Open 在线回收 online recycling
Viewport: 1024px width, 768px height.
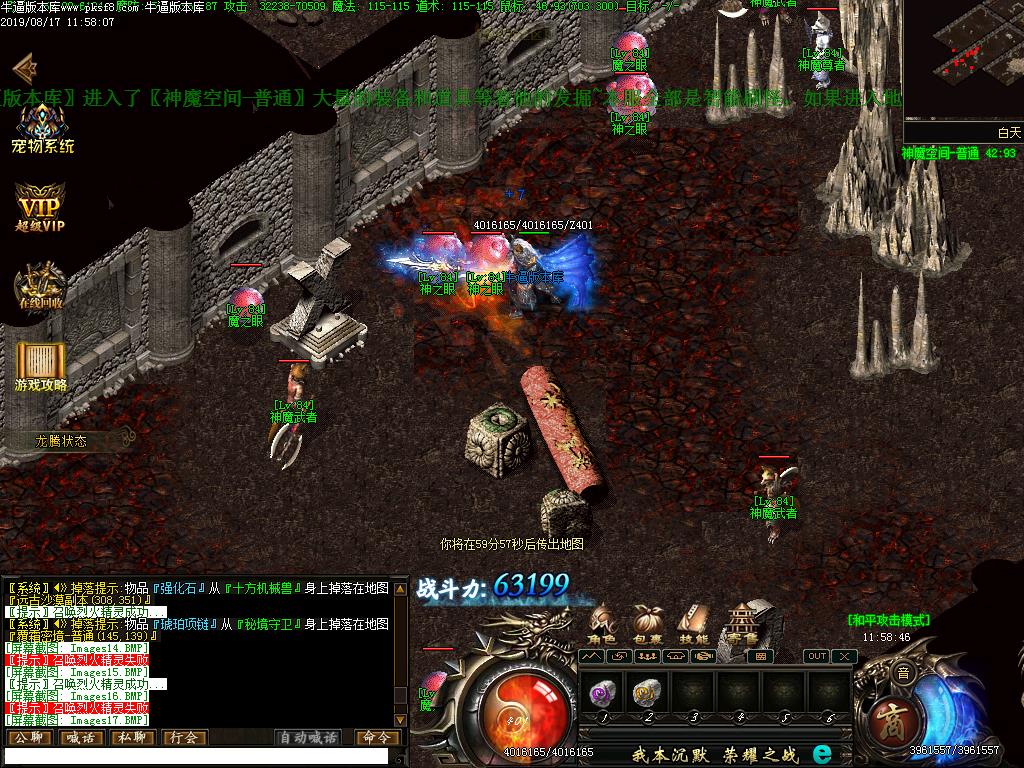coord(40,286)
